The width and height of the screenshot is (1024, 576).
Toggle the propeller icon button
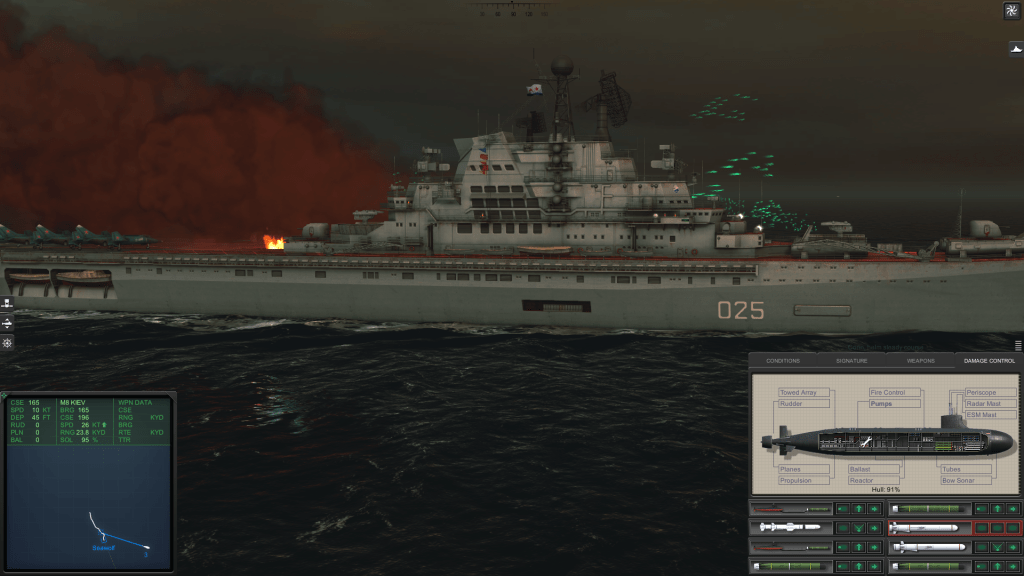[x=1011, y=11]
